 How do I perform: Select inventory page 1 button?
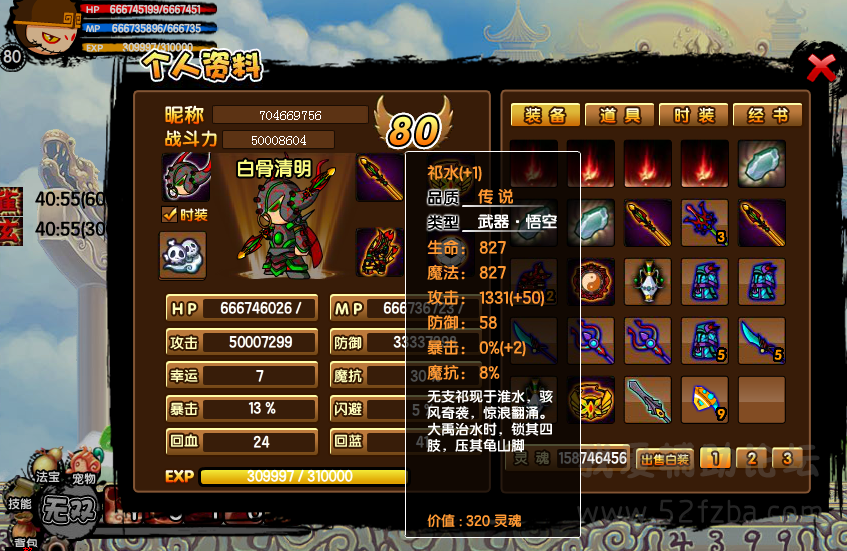click(713, 459)
